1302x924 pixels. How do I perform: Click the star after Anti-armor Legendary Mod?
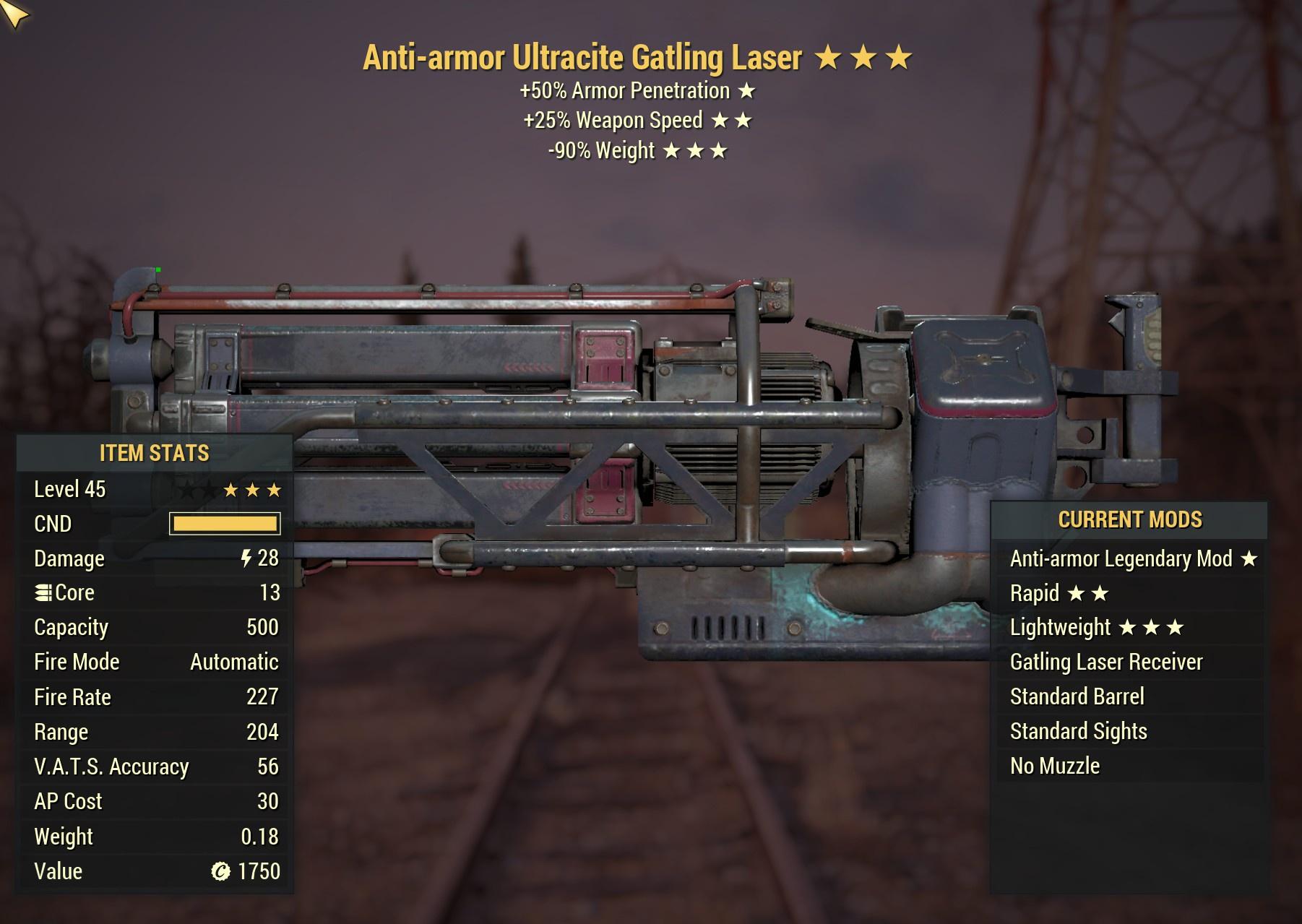point(1248,558)
